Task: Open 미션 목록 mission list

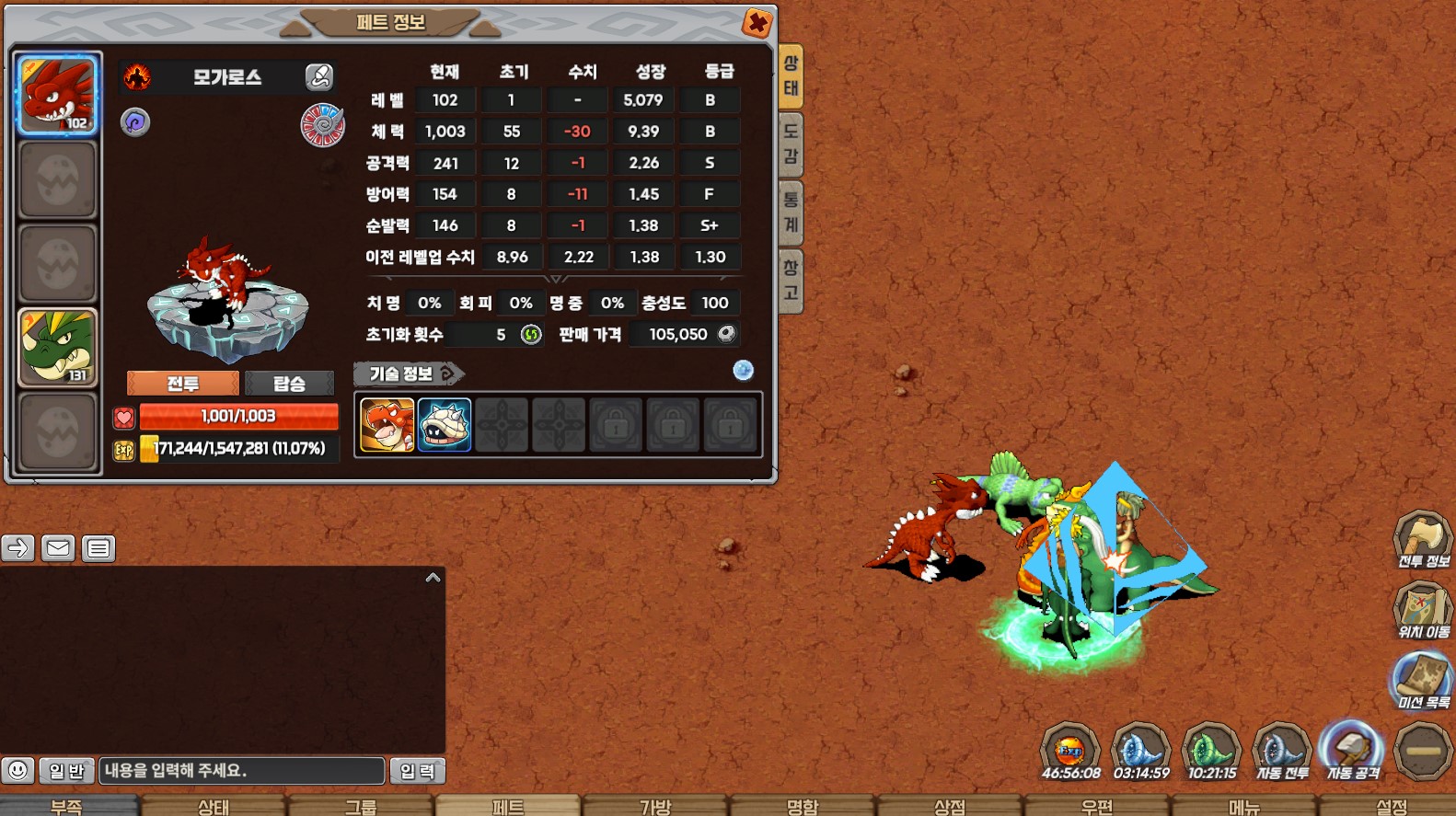Action: [x=1423, y=681]
